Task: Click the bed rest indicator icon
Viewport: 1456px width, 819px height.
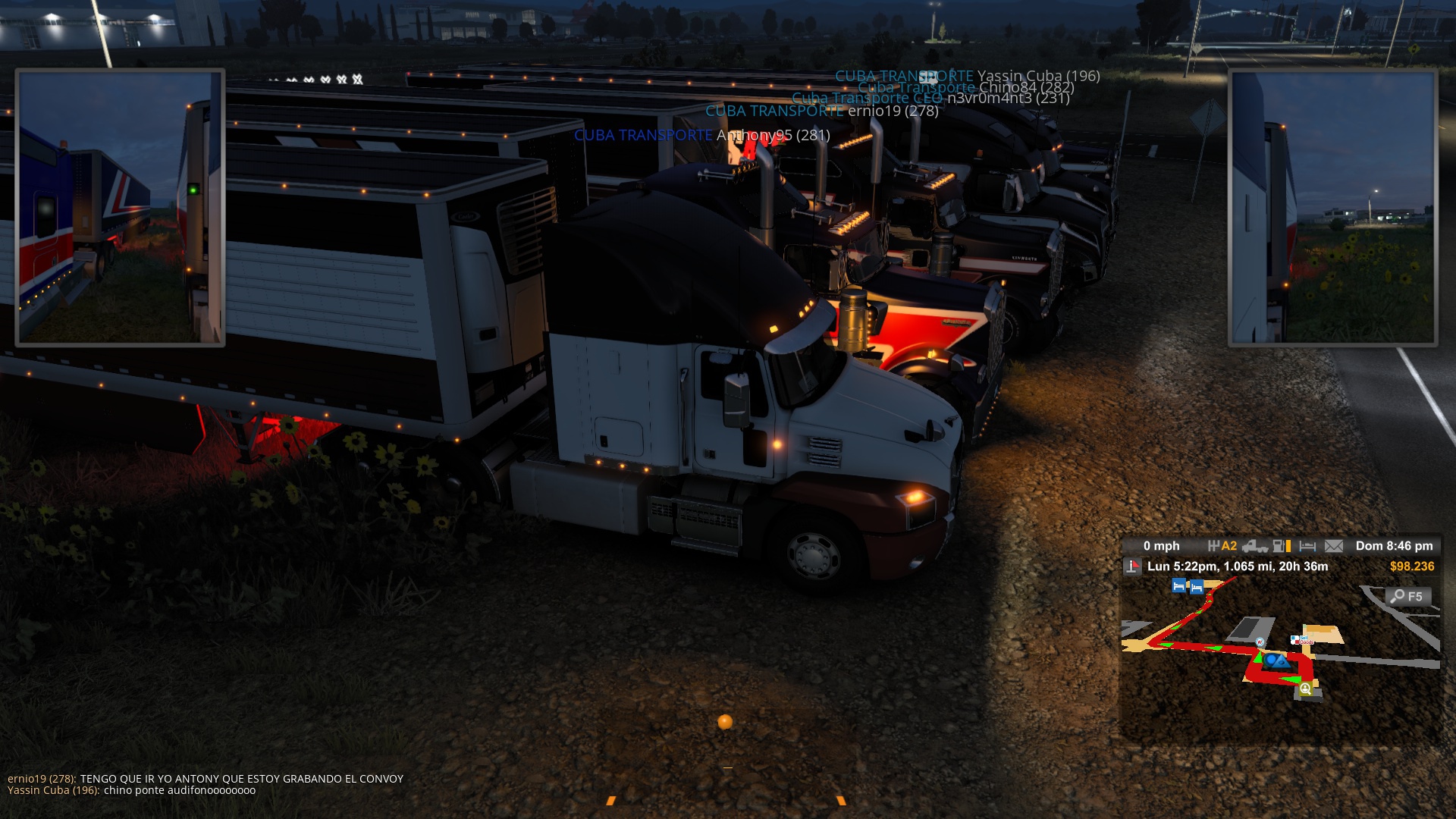Action: point(1307,546)
